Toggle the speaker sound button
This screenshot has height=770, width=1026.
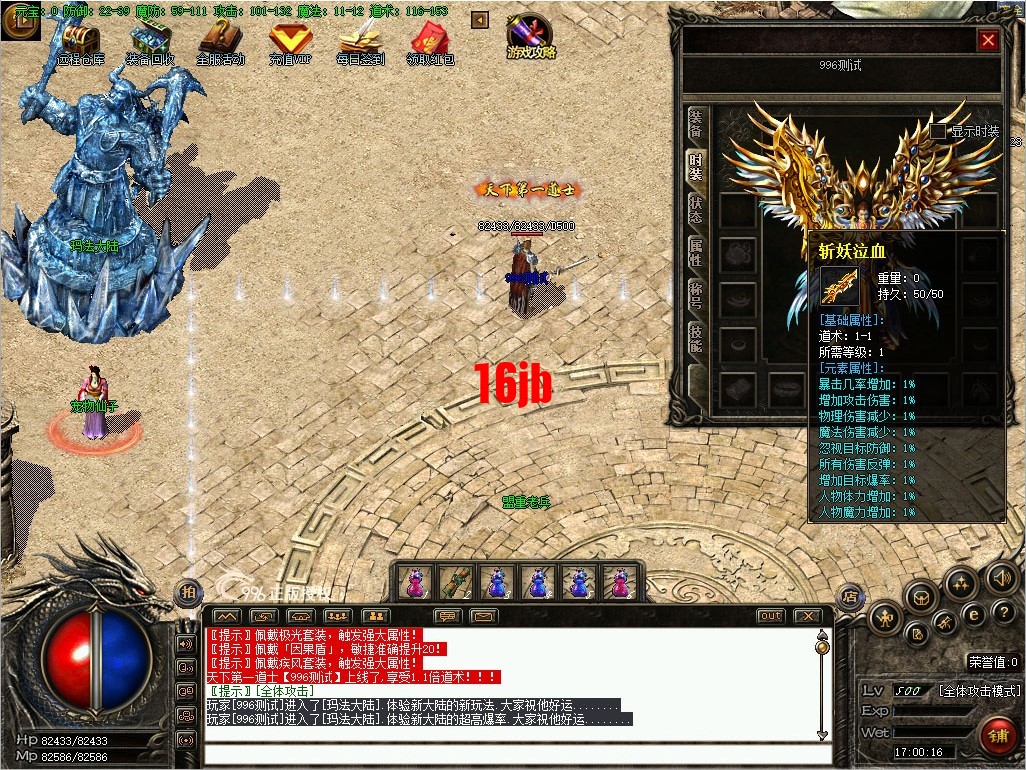point(1001,577)
